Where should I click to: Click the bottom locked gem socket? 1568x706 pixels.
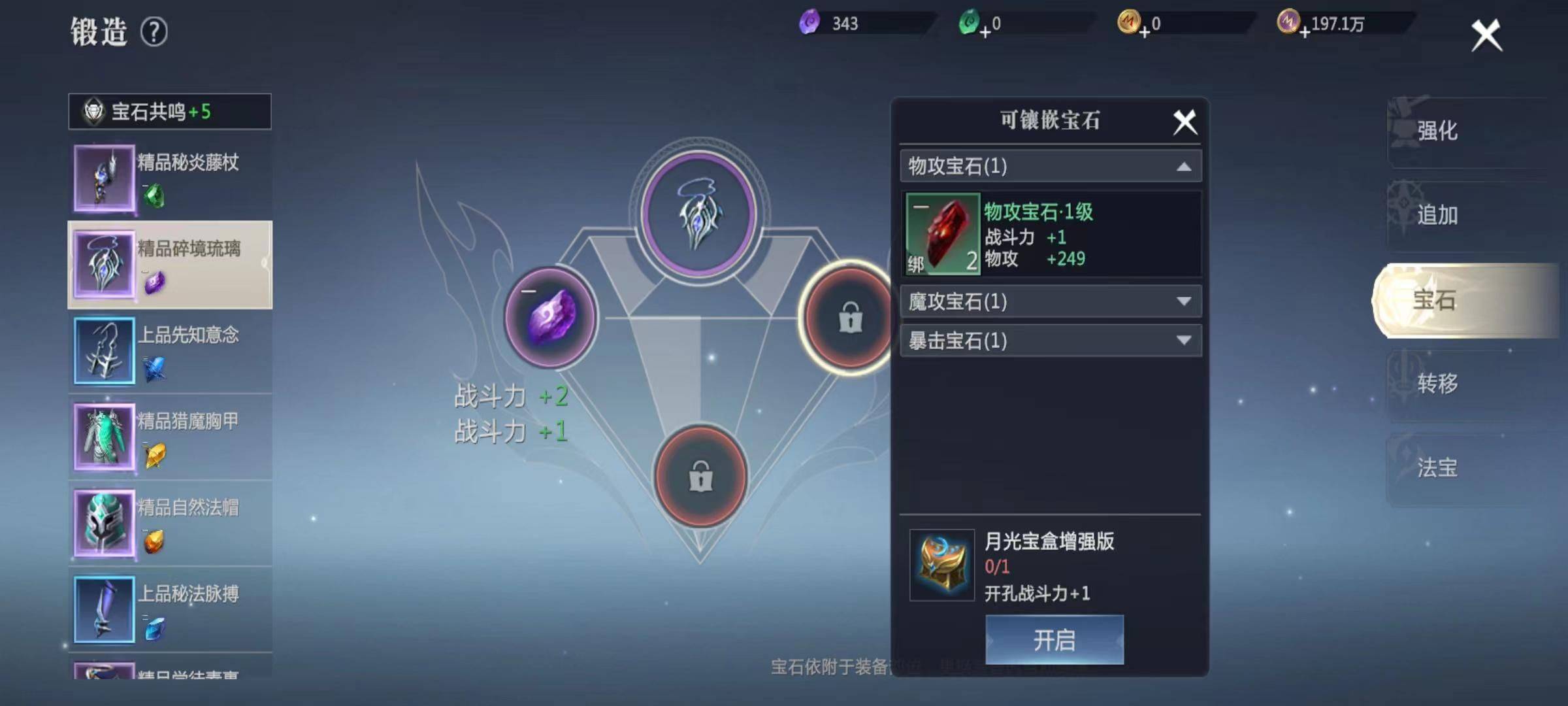pyautogui.click(x=701, y=477)
